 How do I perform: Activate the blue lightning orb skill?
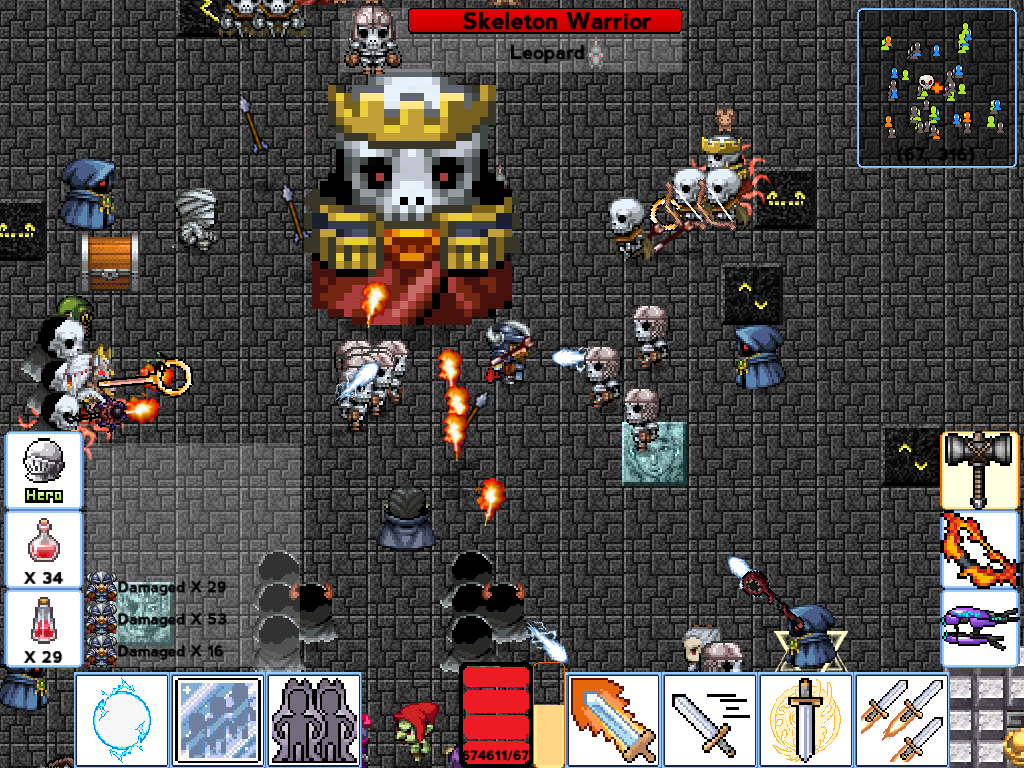click(x=122, y=720)
